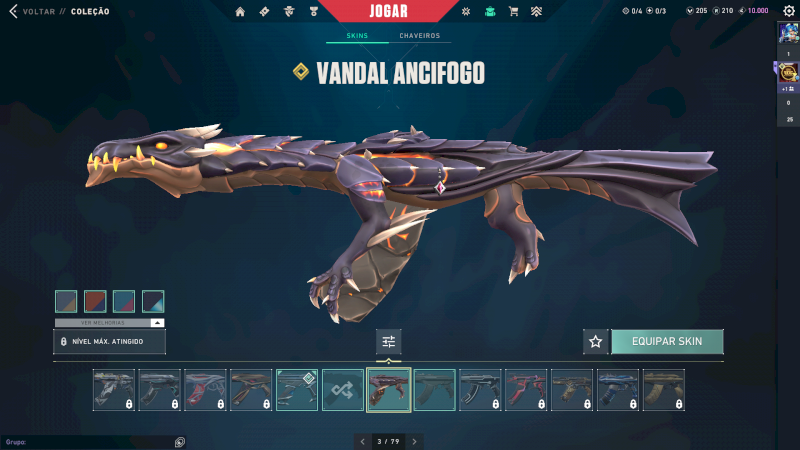
Task: Select the blue-gold Vandal skin thumbnail
Action: (x=618, y=390)
